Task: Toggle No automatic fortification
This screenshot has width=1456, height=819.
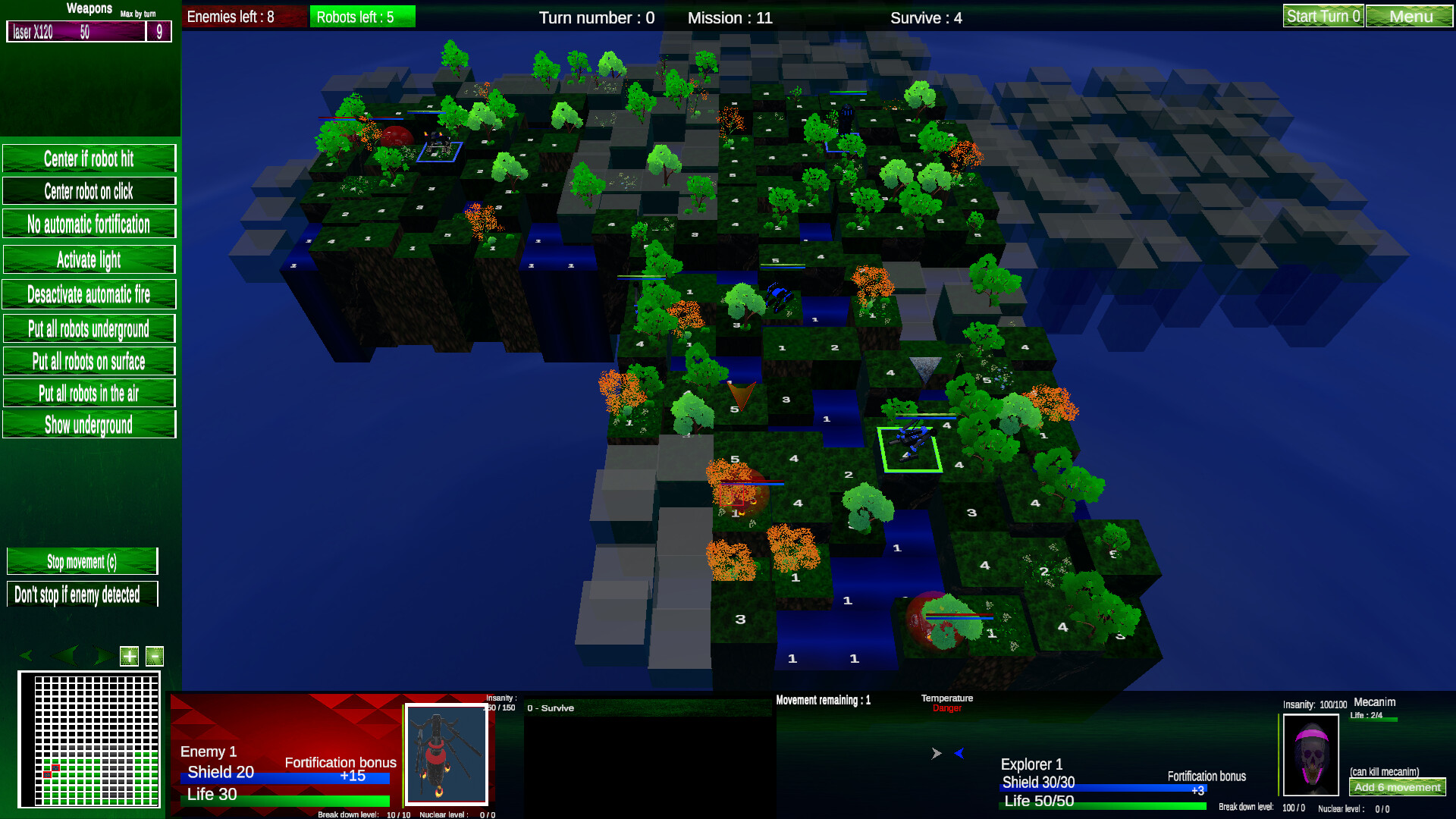Action: [89, 224]
